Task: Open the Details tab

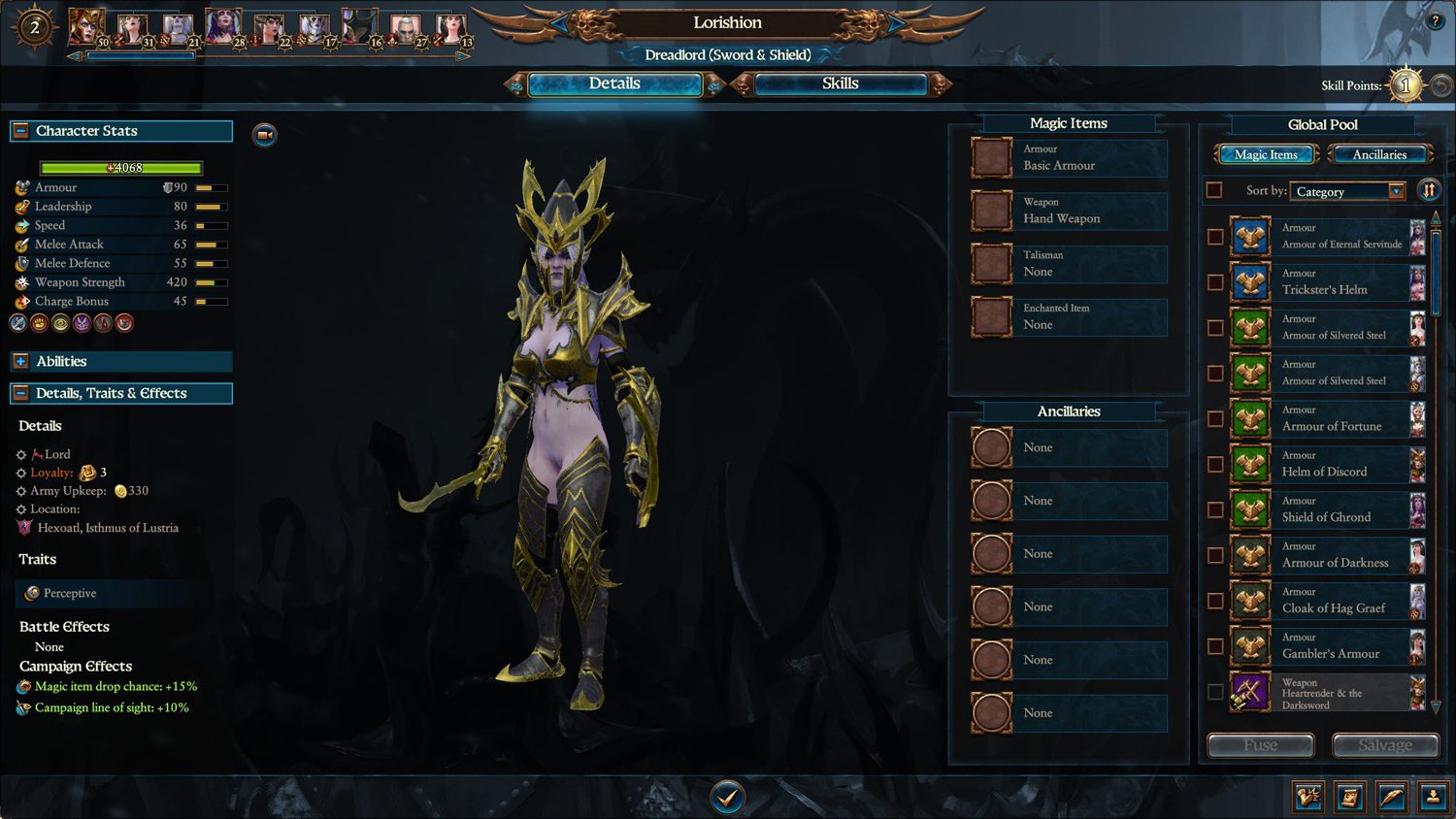Action: click(x=614, y=84)
